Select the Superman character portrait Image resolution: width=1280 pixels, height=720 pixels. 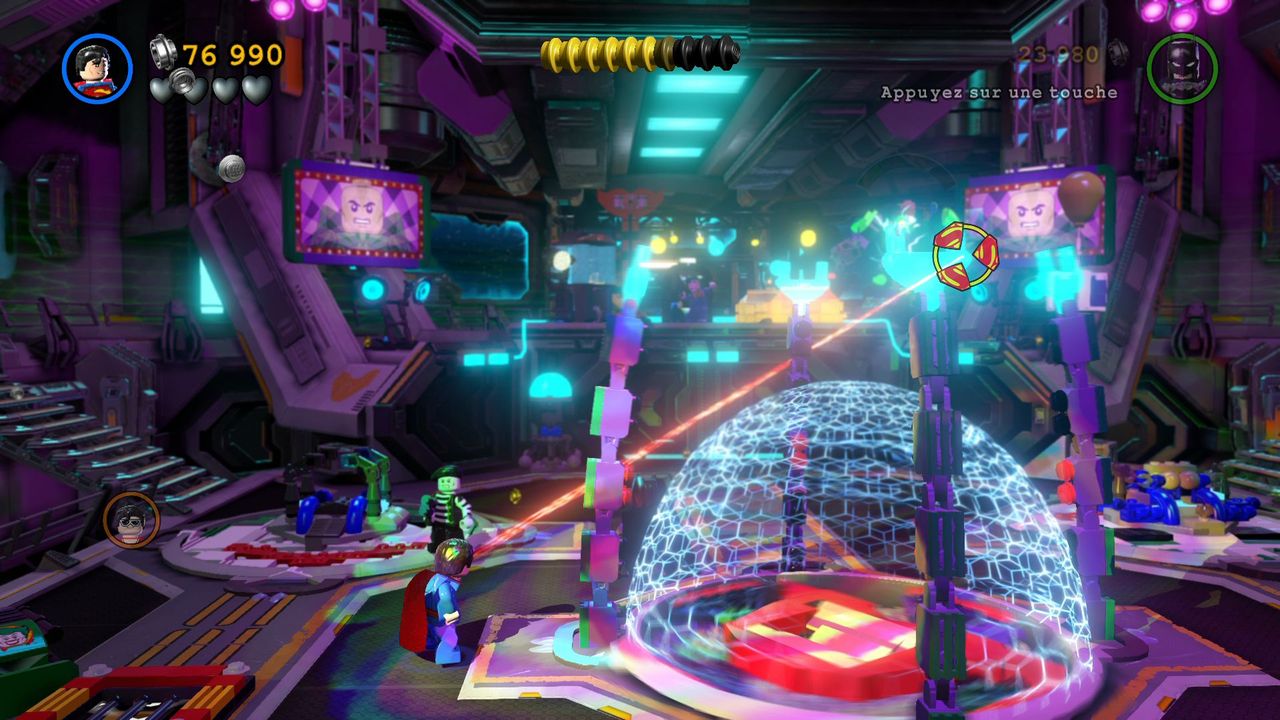[97, 69]
